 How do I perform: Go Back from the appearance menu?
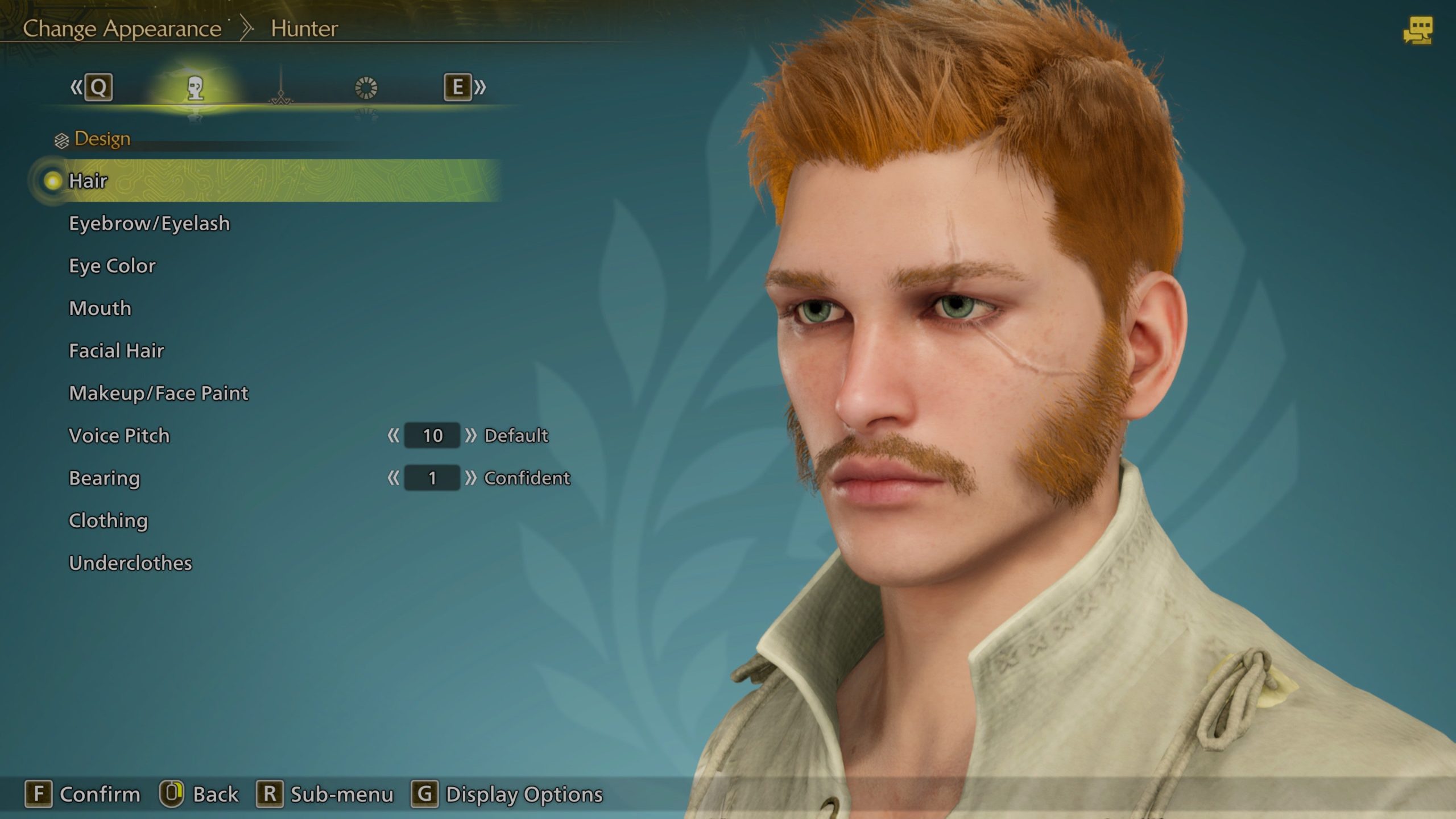(x=199, y=794)
